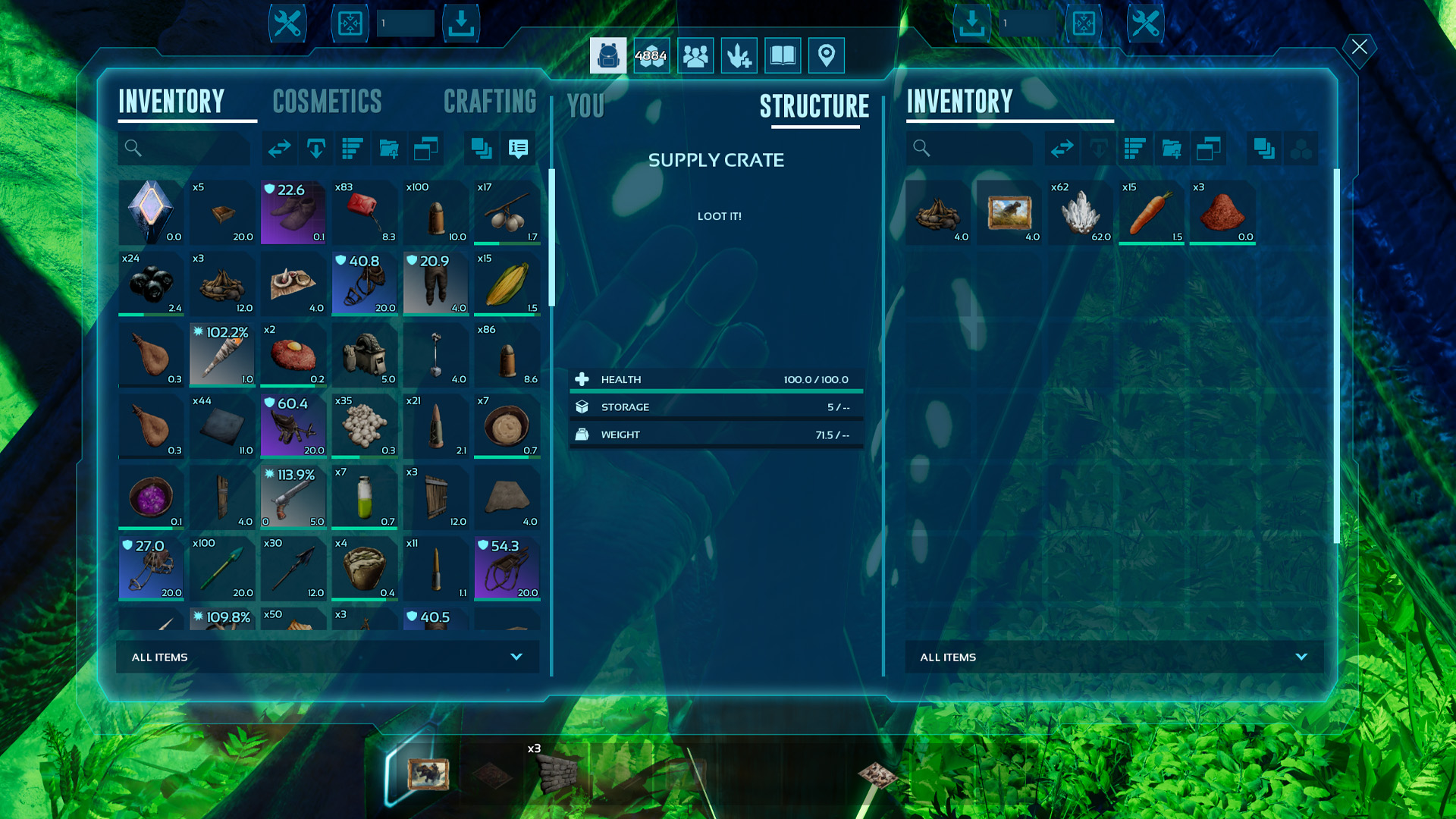Switch to the Cosmetics tab
This screenshot has width=1456, height=819.
[x=327, y=102]
